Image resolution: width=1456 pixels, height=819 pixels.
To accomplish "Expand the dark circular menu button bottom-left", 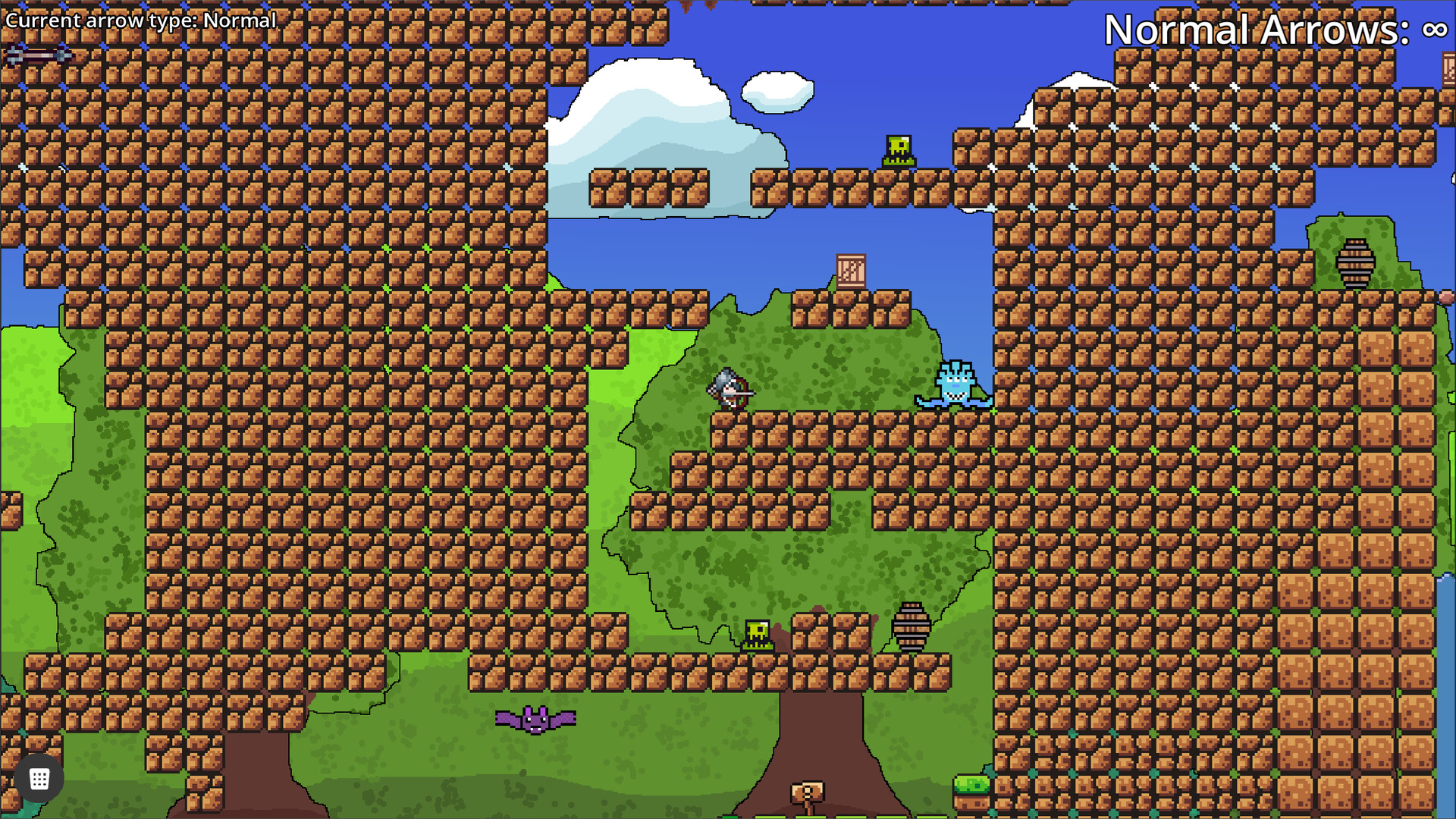I will 39,777.
